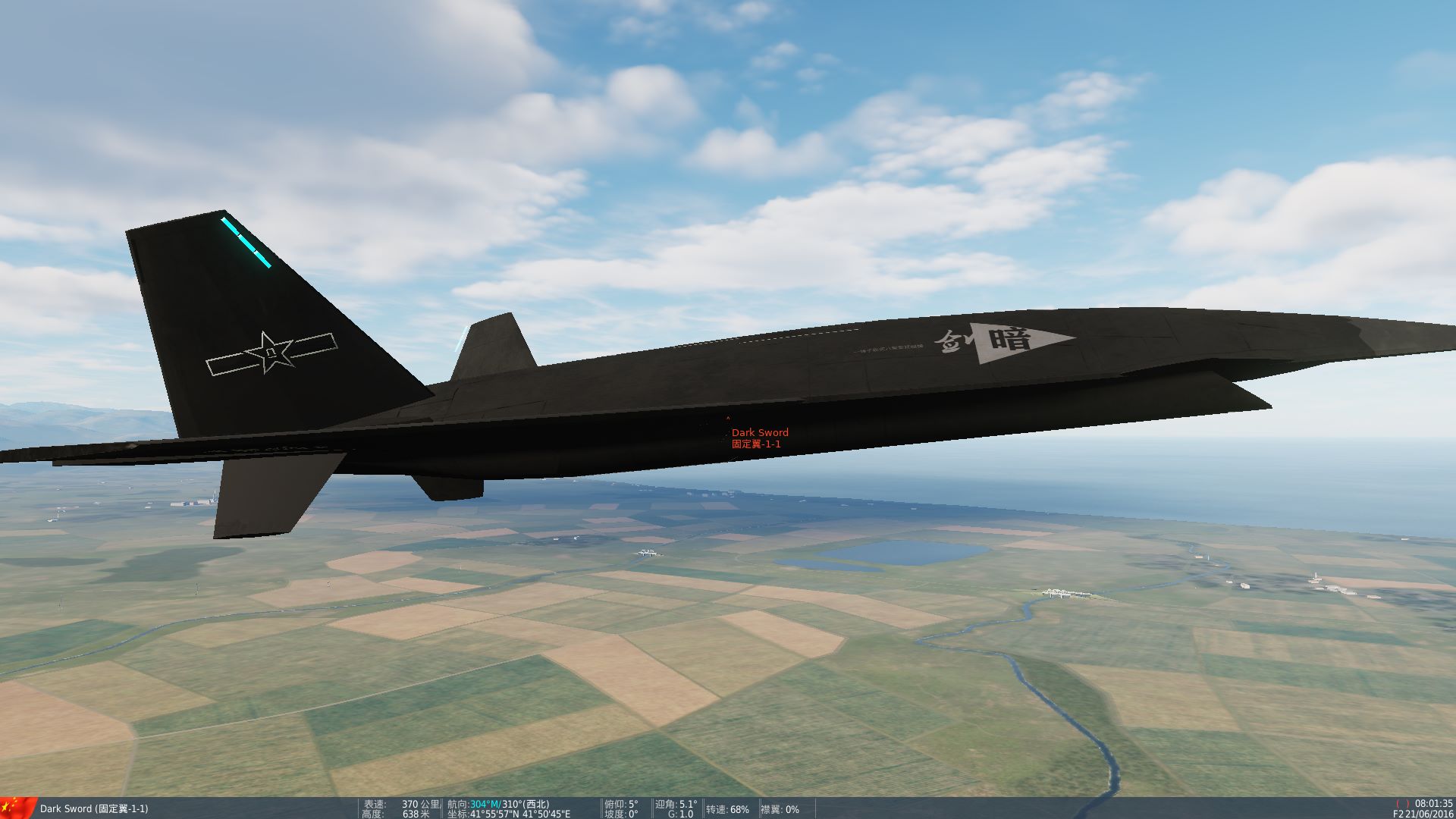Click the cyan formation light on the tail fin

246,243
